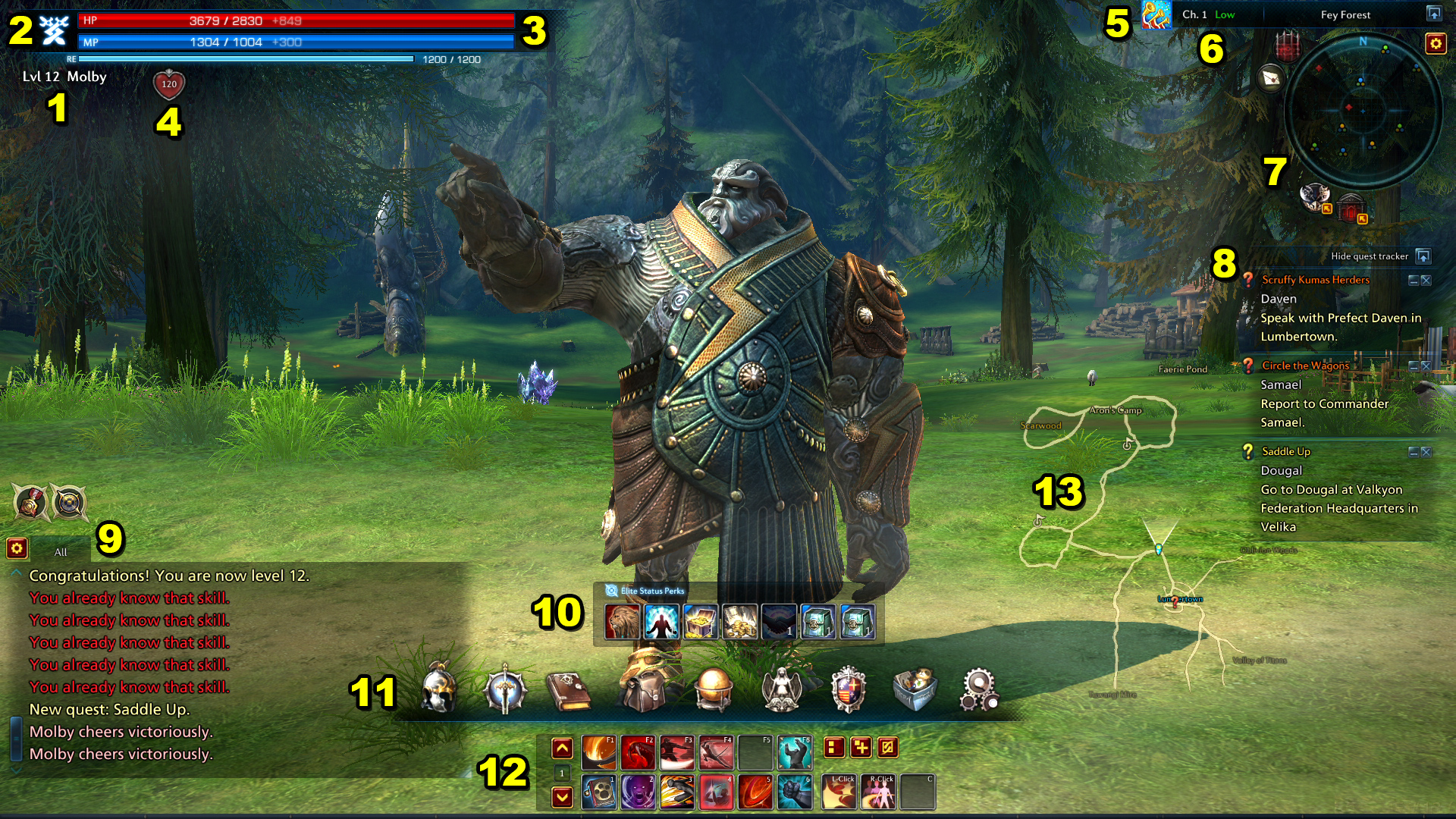Open the brown quest journal book
1456x819 pixels.
click(x=569, y=690)
